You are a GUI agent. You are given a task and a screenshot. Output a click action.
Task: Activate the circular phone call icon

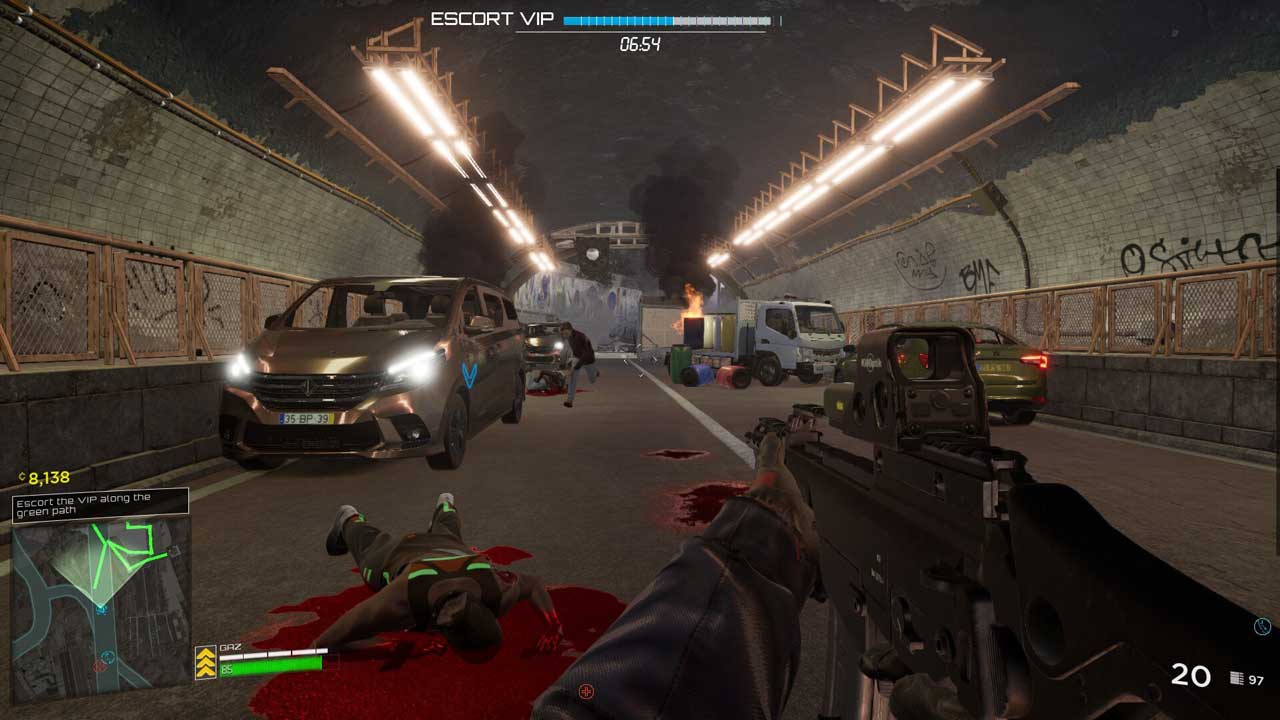(1262, 627)
